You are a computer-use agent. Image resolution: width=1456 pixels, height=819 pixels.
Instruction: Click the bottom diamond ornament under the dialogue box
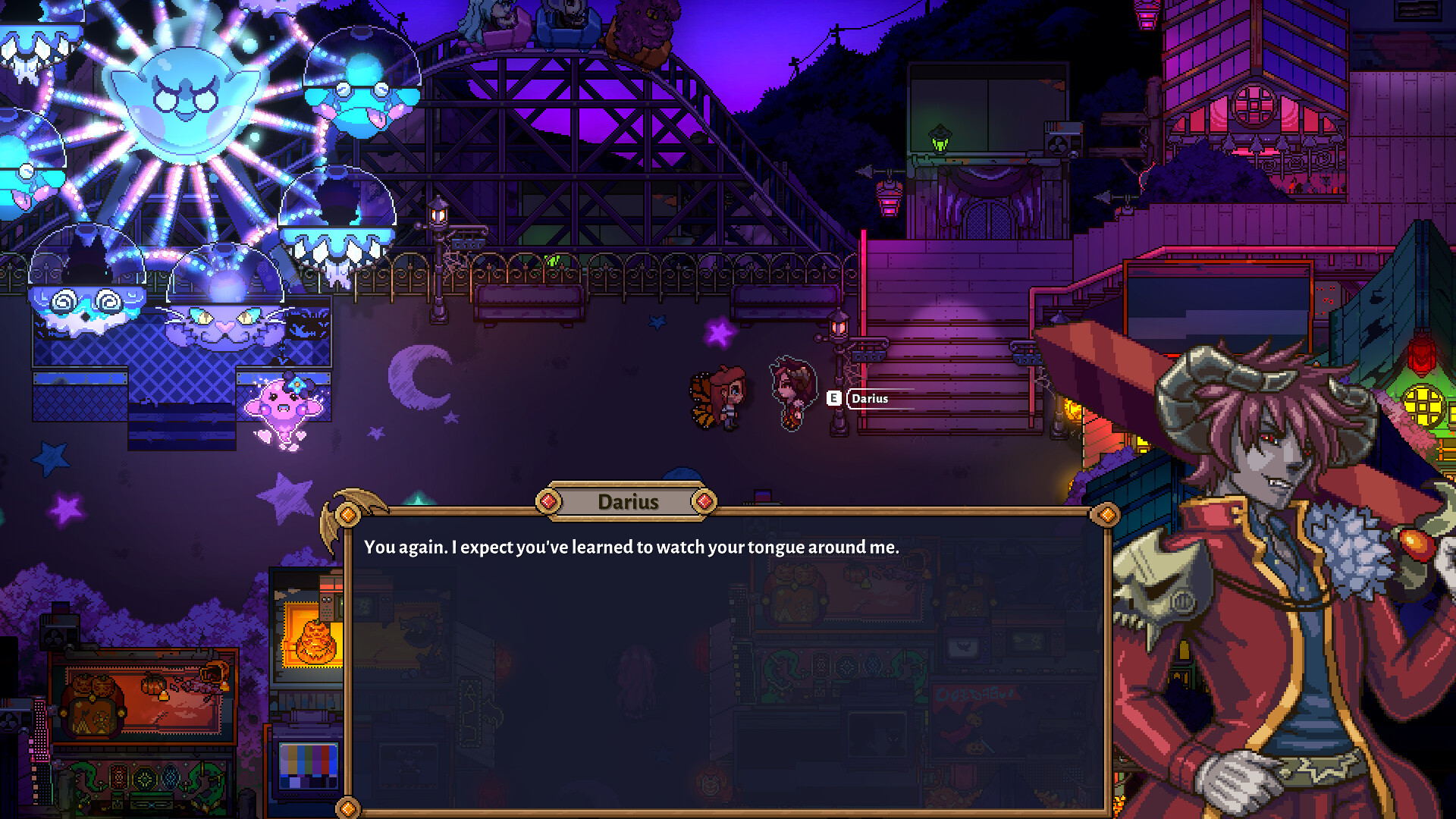(x=350, y=806)
